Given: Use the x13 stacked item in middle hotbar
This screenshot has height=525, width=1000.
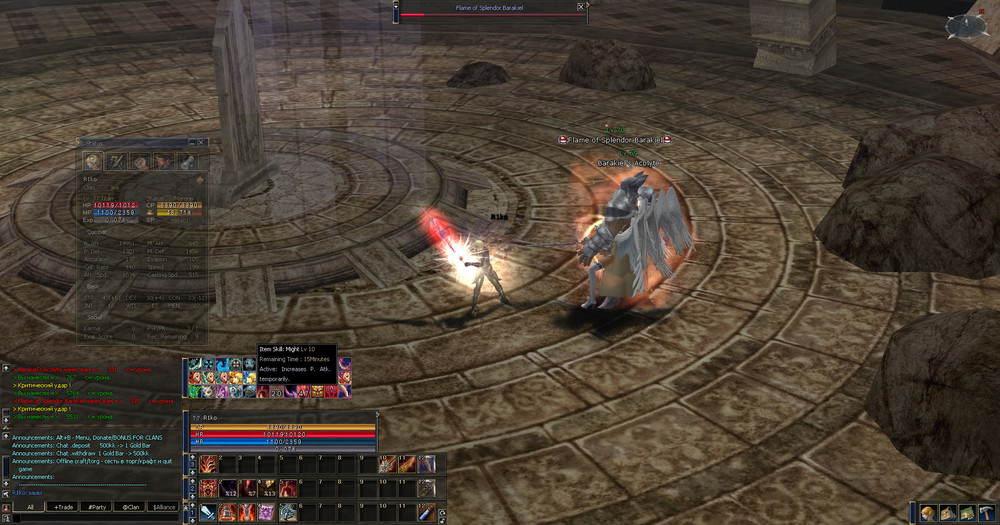Looking at the screenshot, I should click(267, 488).
